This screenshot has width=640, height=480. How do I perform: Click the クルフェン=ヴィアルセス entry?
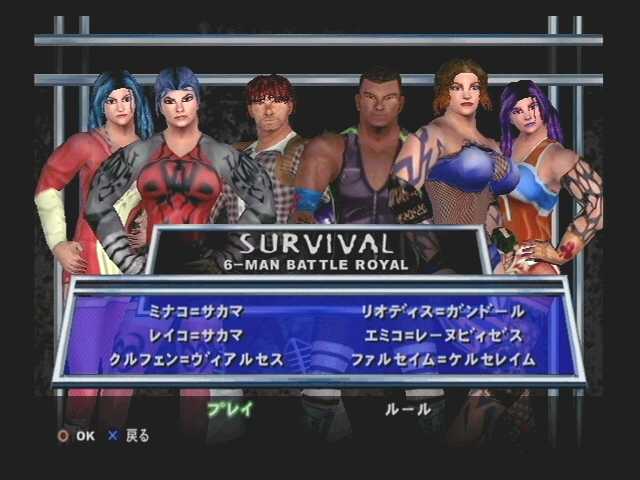point(197,358)
